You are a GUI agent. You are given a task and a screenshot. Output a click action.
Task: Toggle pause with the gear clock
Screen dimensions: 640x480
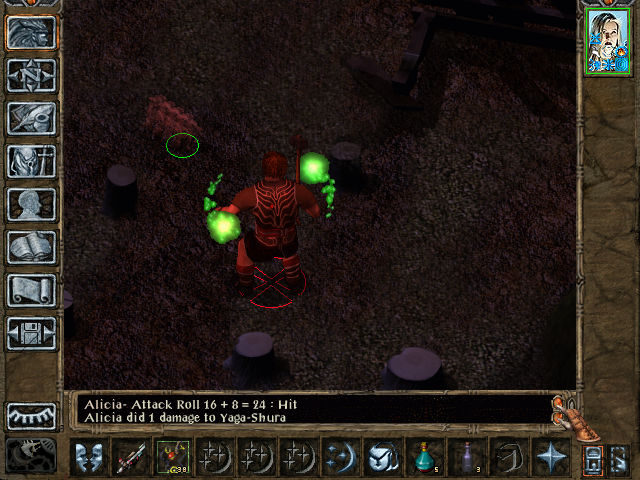click(31, 455)
